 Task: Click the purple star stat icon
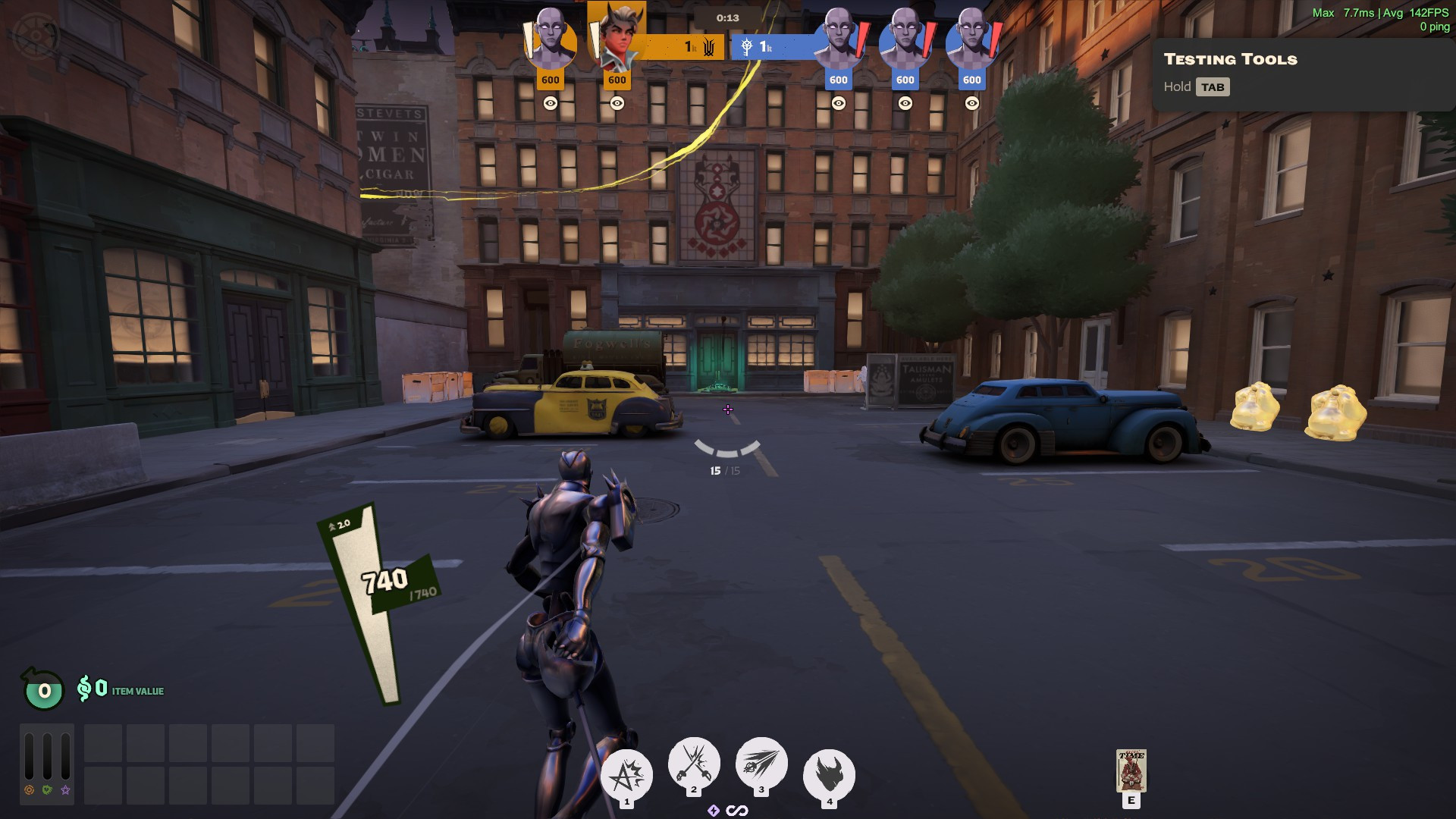66,790
